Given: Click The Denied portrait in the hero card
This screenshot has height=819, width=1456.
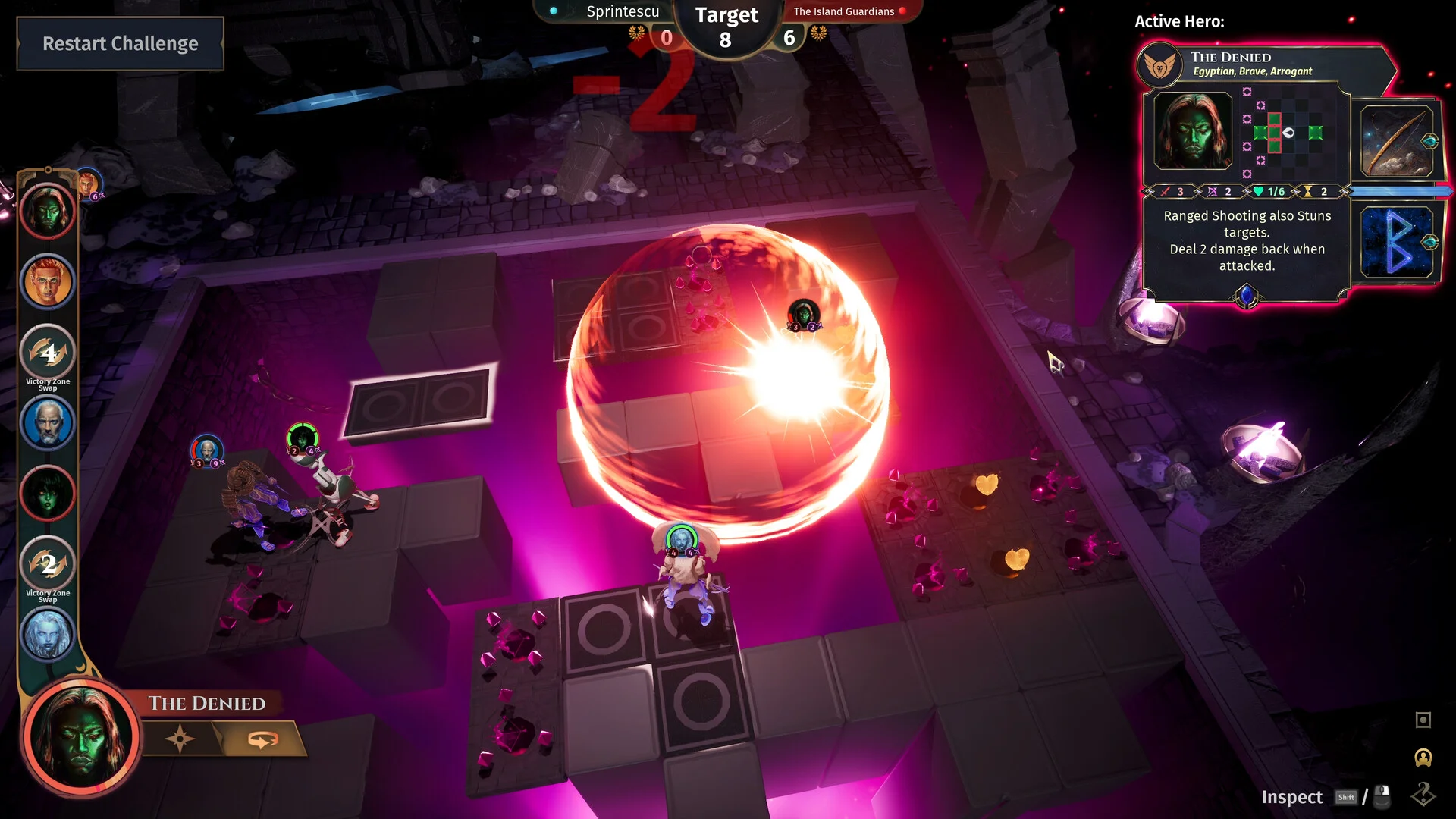Looking at the screenshot, I should [1192, 131].
